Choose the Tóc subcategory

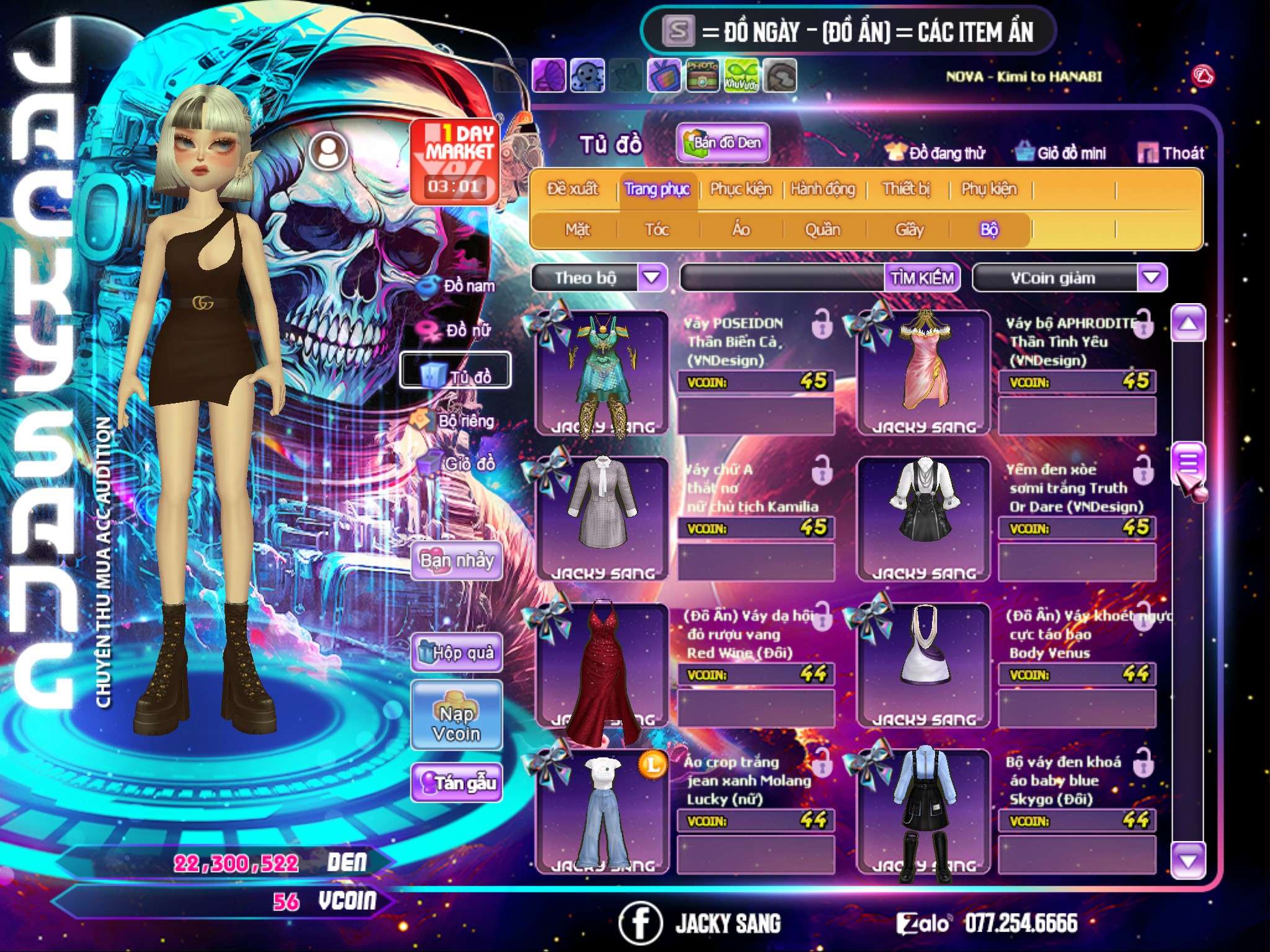pyautogui.click(x=657, y=230)
